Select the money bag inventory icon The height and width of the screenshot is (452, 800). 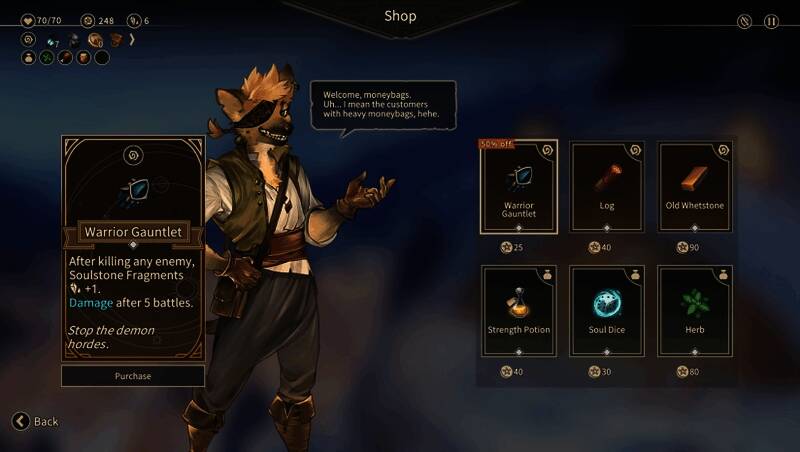29,58
